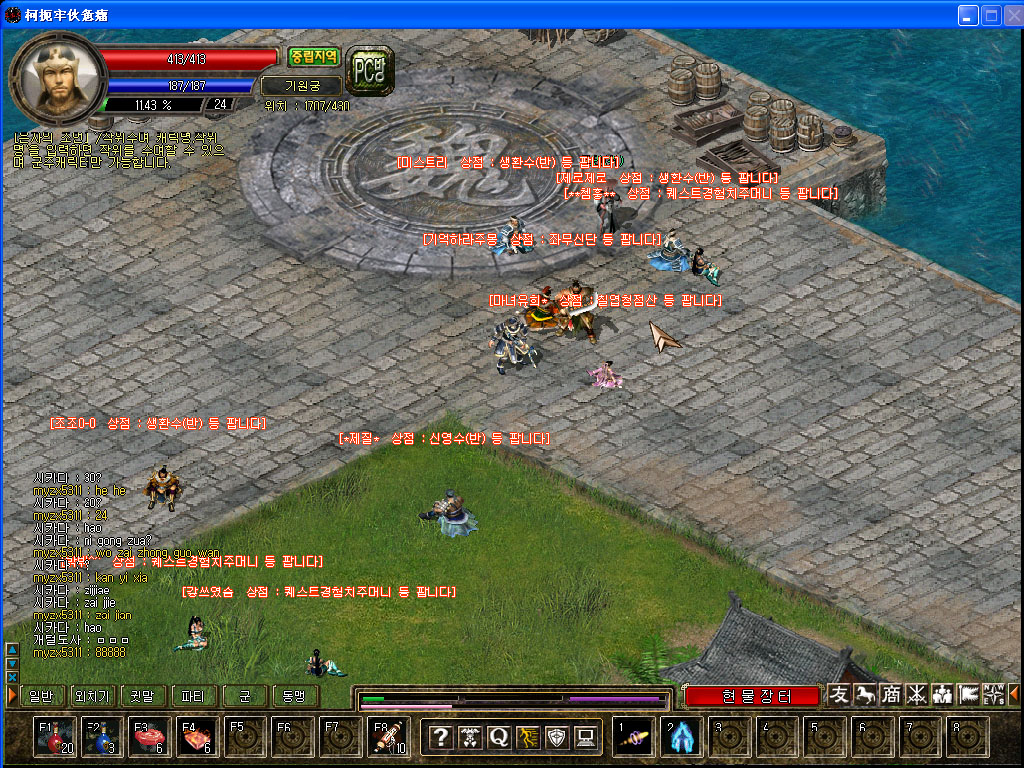Click the PC방 badge button
This screenshot has height=768, width=1024.
(x=369, y=68)
